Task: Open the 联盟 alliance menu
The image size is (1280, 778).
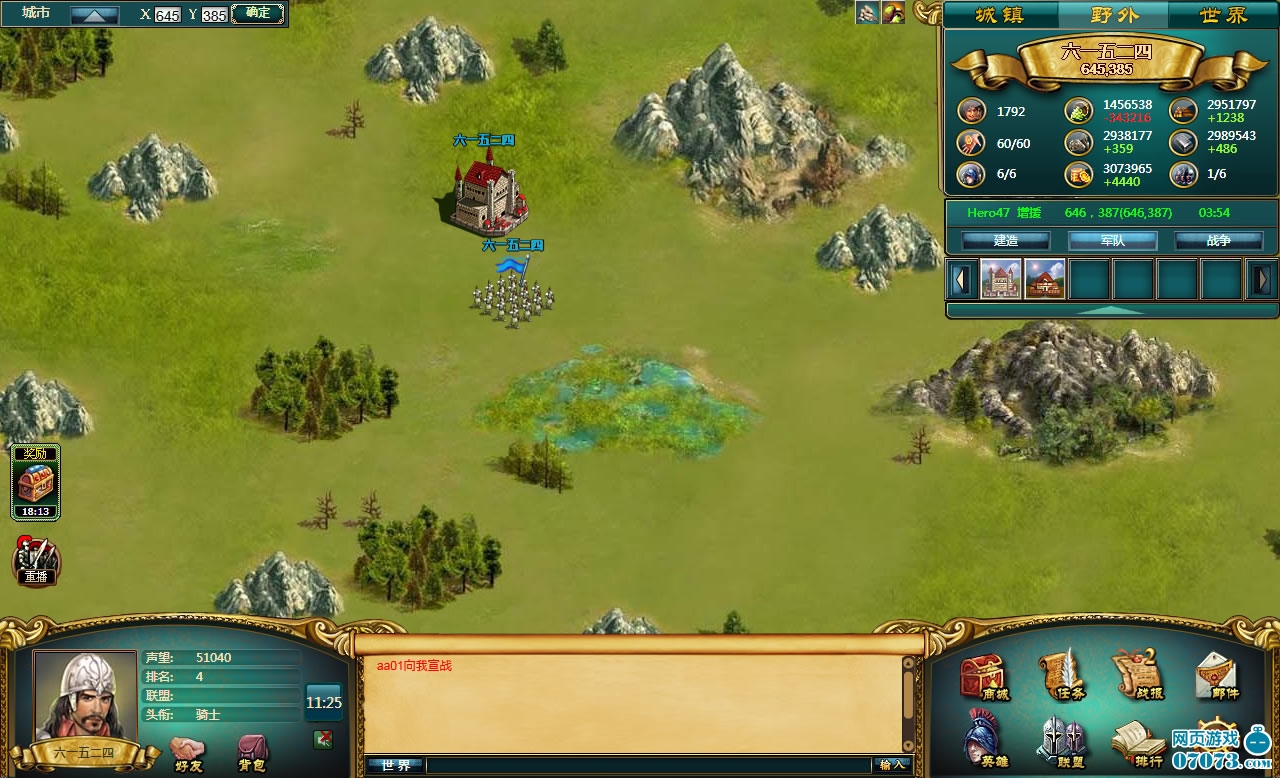Action: coord(1062,742)
